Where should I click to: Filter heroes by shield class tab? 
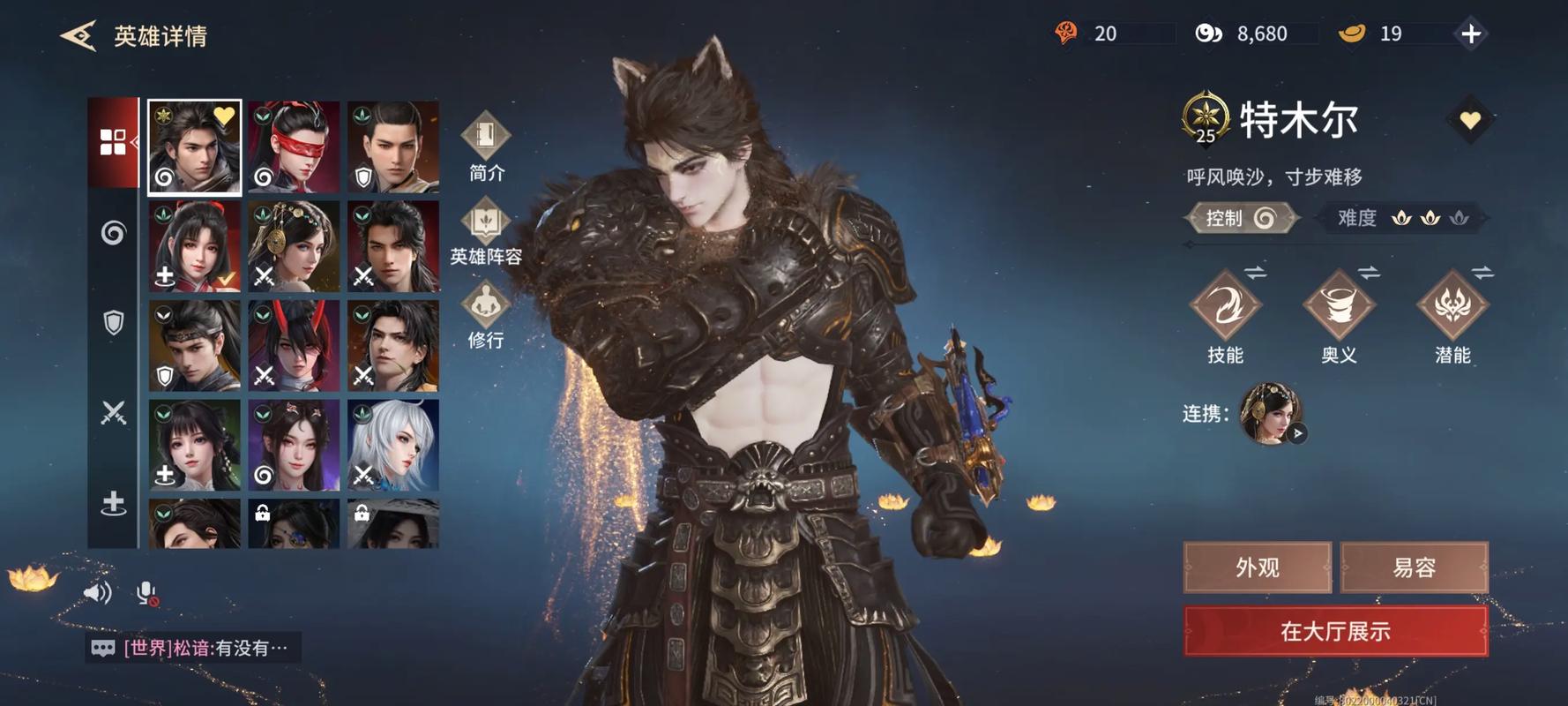pyautogui.click(x=113, y=322)
